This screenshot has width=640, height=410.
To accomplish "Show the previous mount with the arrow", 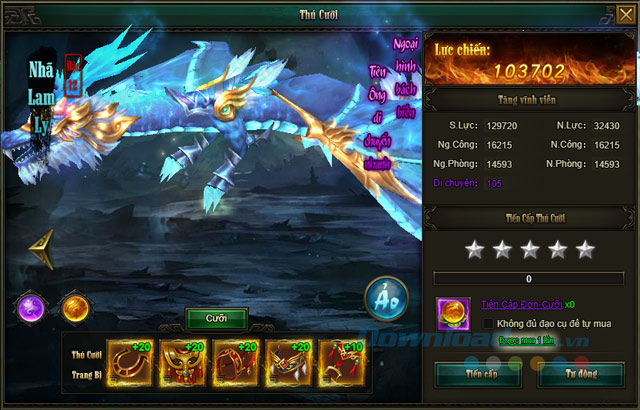I will click(41, 251).
